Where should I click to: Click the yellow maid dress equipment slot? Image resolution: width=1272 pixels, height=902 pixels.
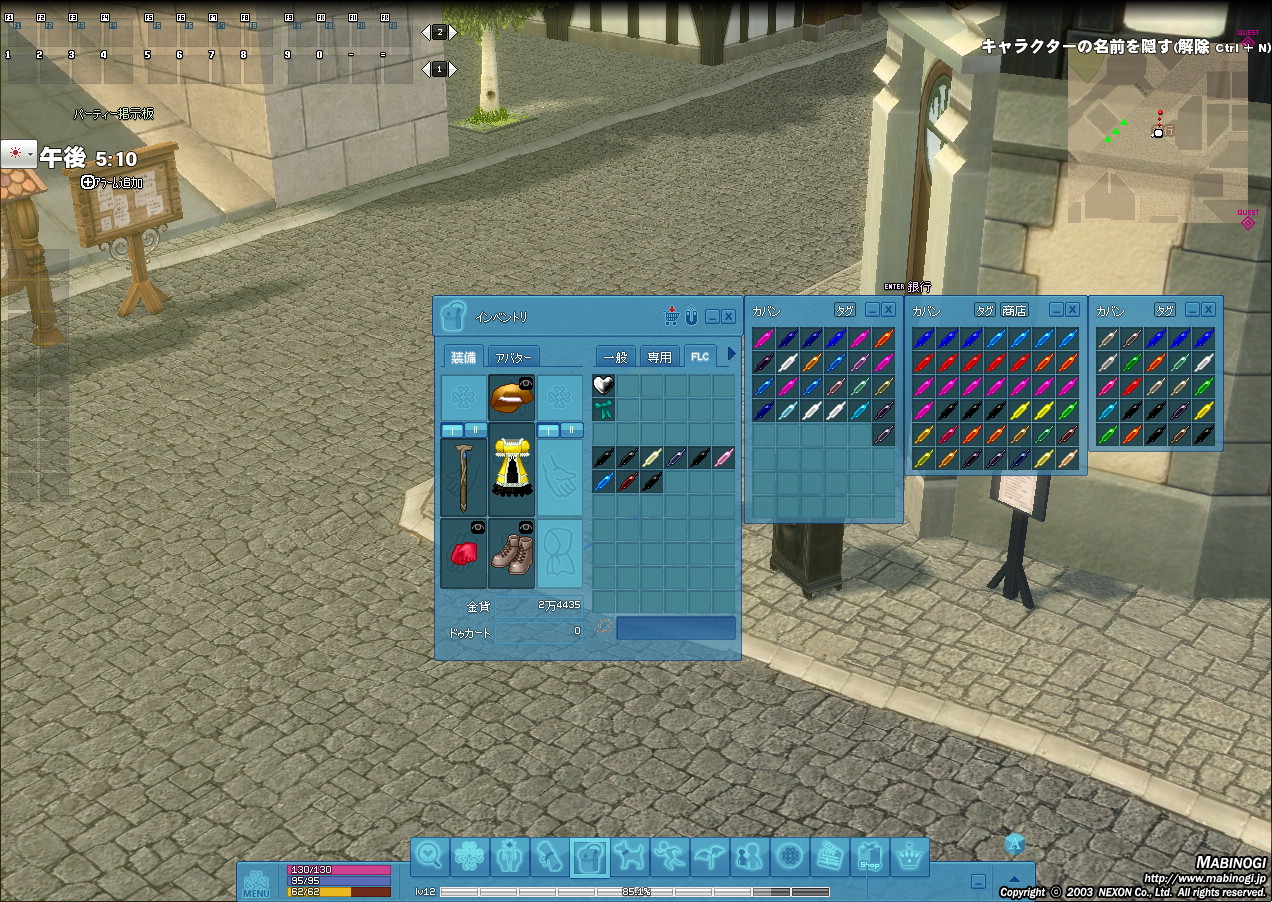[512, 474]
